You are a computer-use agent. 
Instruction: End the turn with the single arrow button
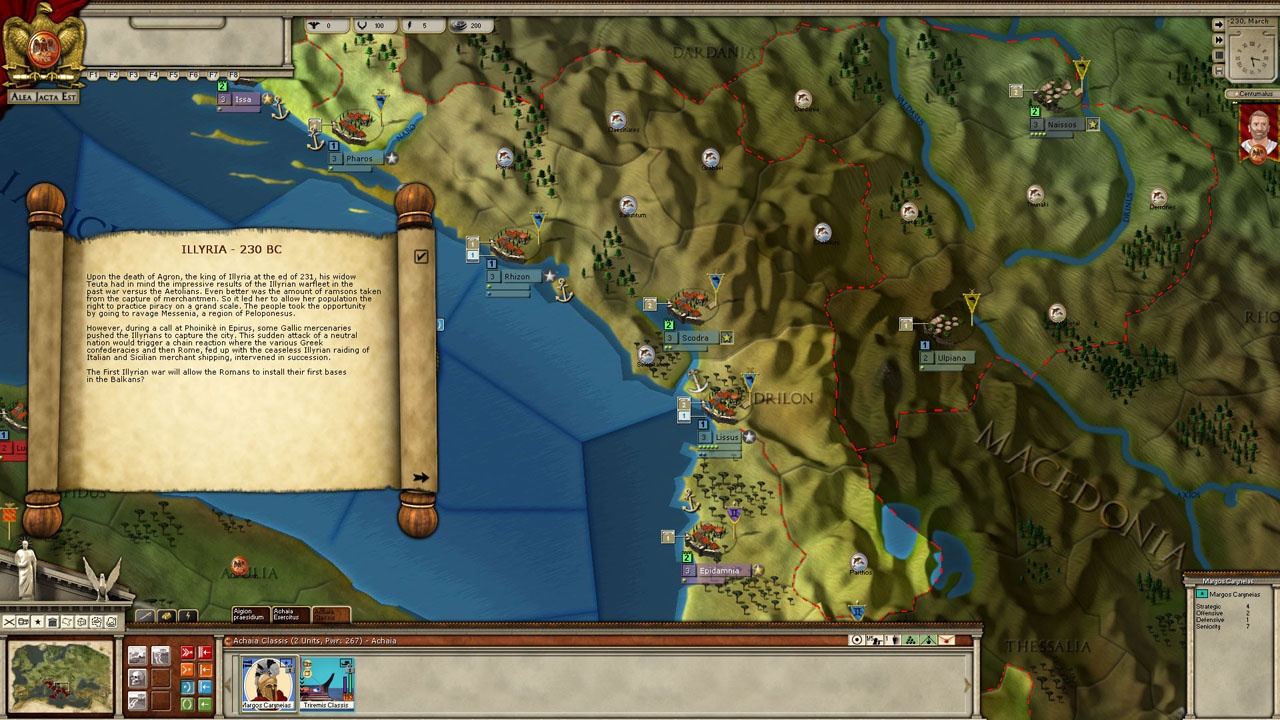click(x=1218, y=24)
